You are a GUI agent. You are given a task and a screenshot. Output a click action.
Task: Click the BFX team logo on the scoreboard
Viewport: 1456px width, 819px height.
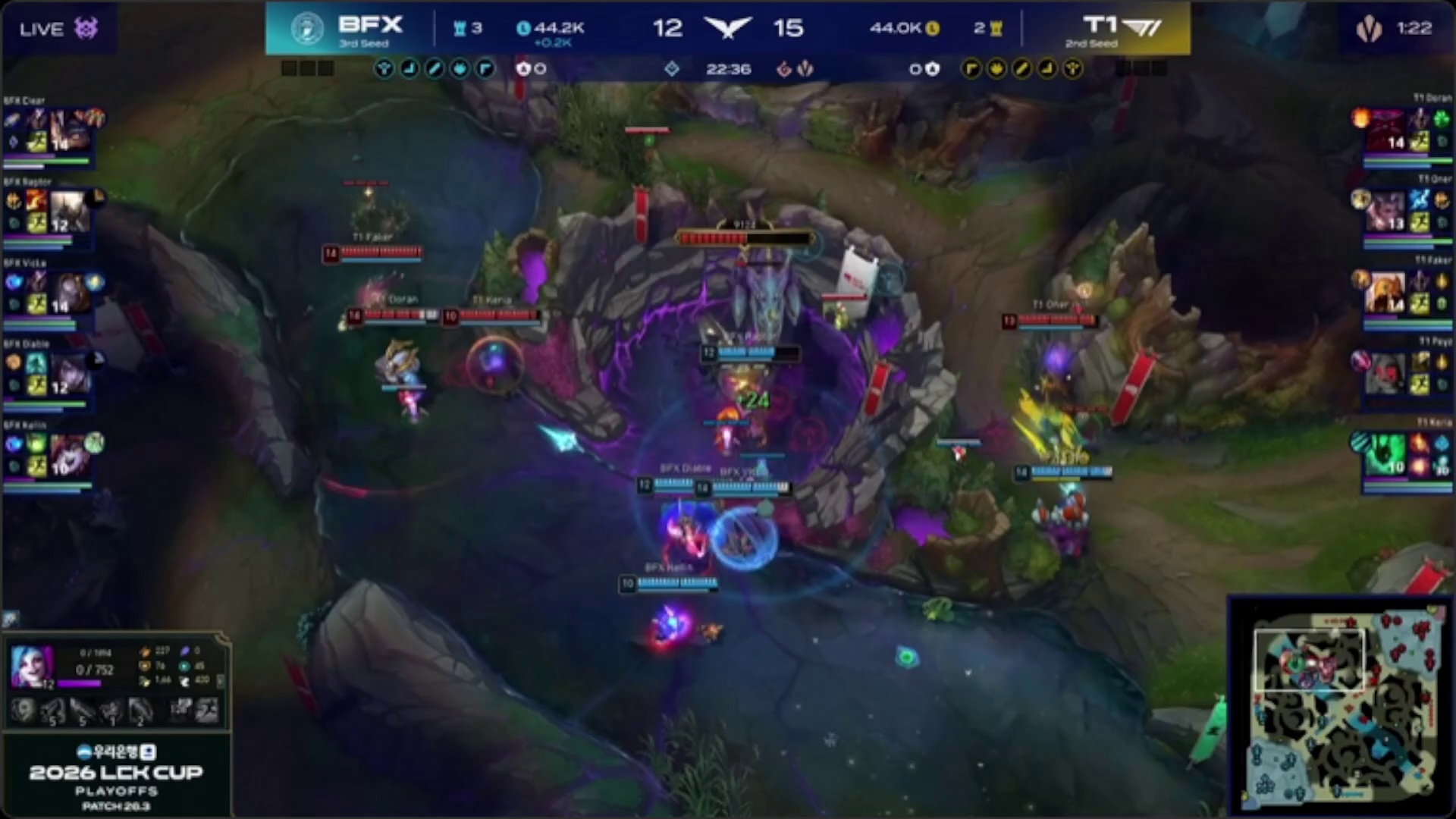pyautogui.click(x=306, y=29)
